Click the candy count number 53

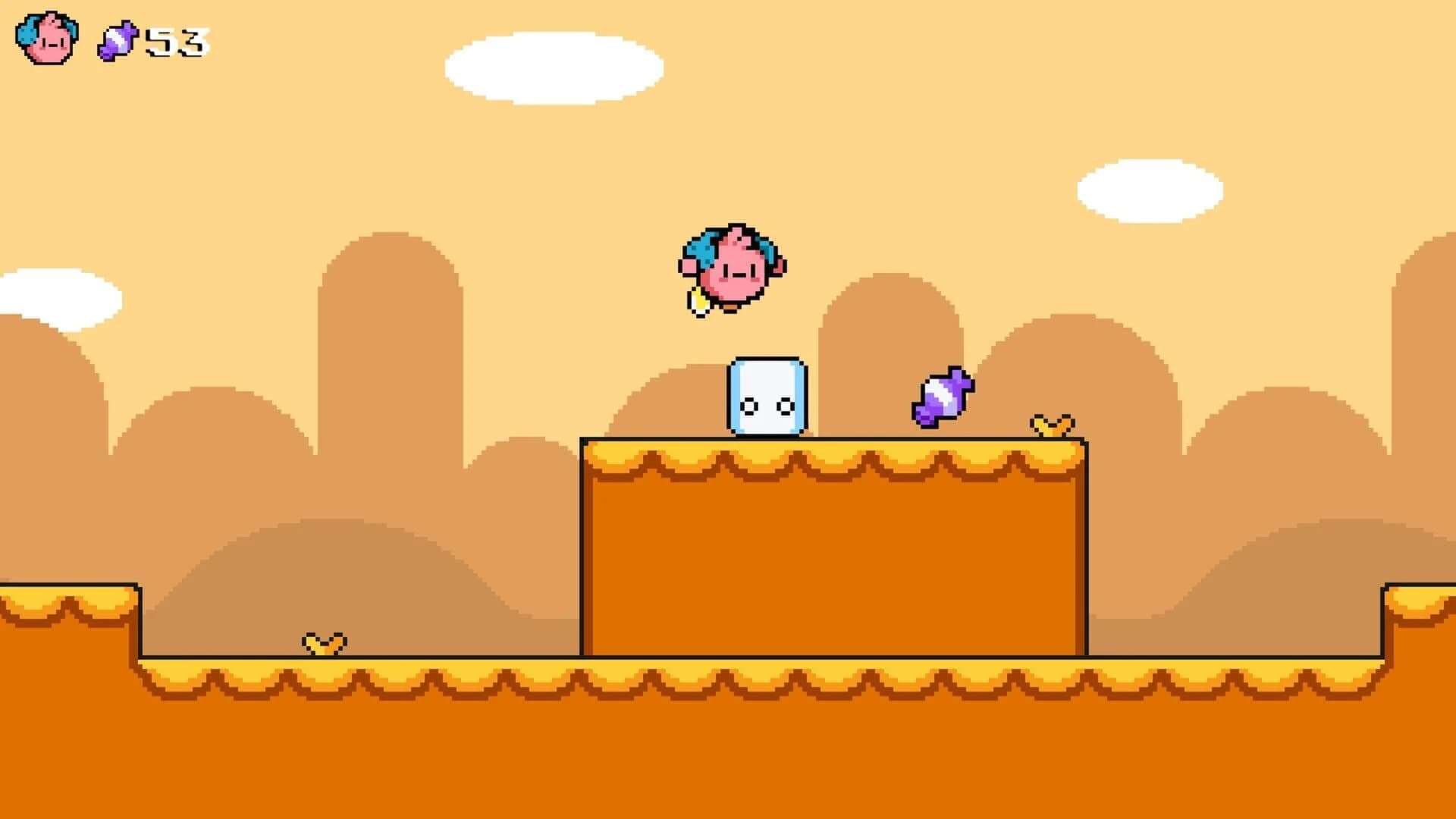(x=174, y=42)
